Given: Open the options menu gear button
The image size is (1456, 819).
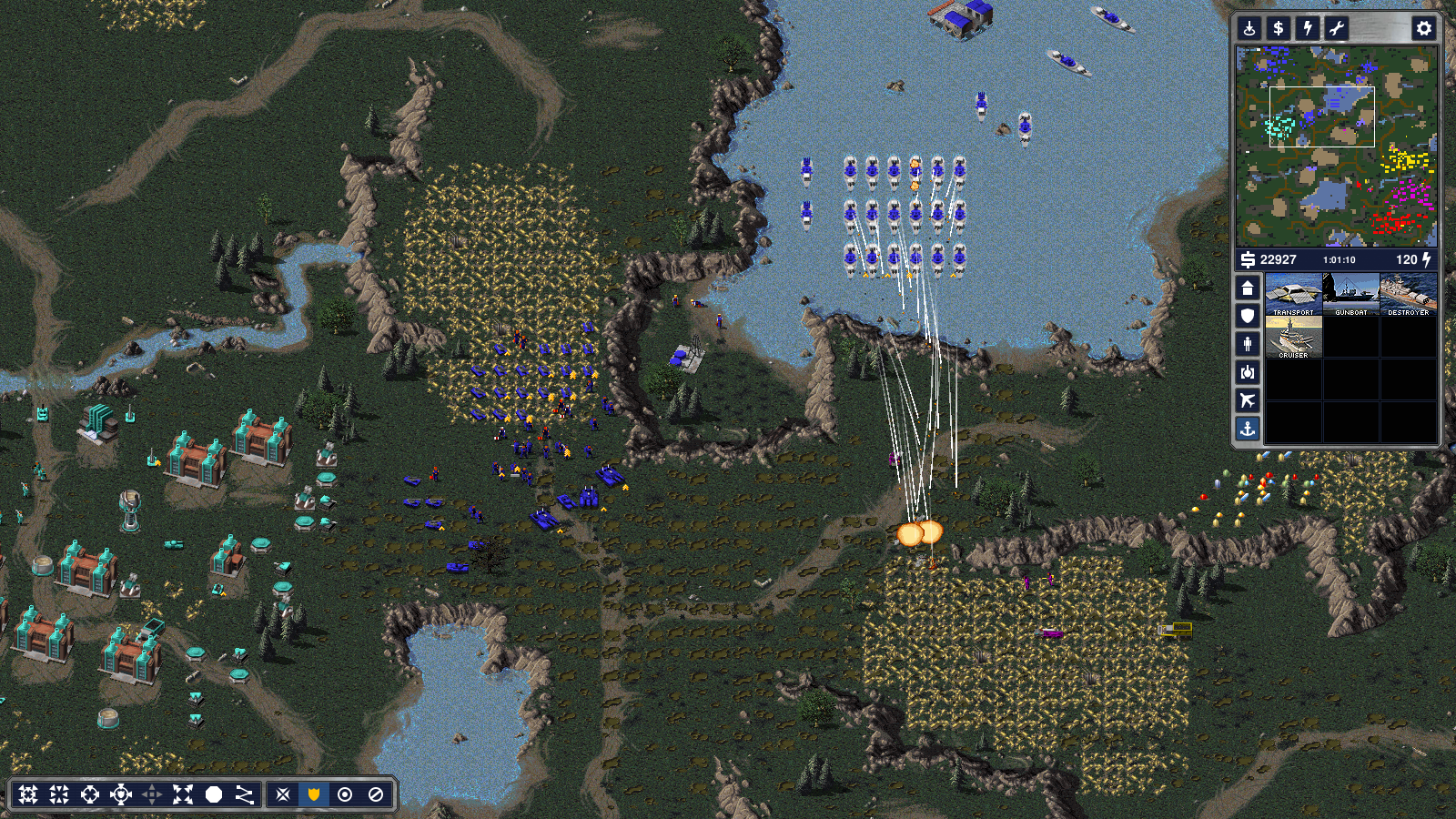Looking at the screenshot, I should [x=1423, y=28].
